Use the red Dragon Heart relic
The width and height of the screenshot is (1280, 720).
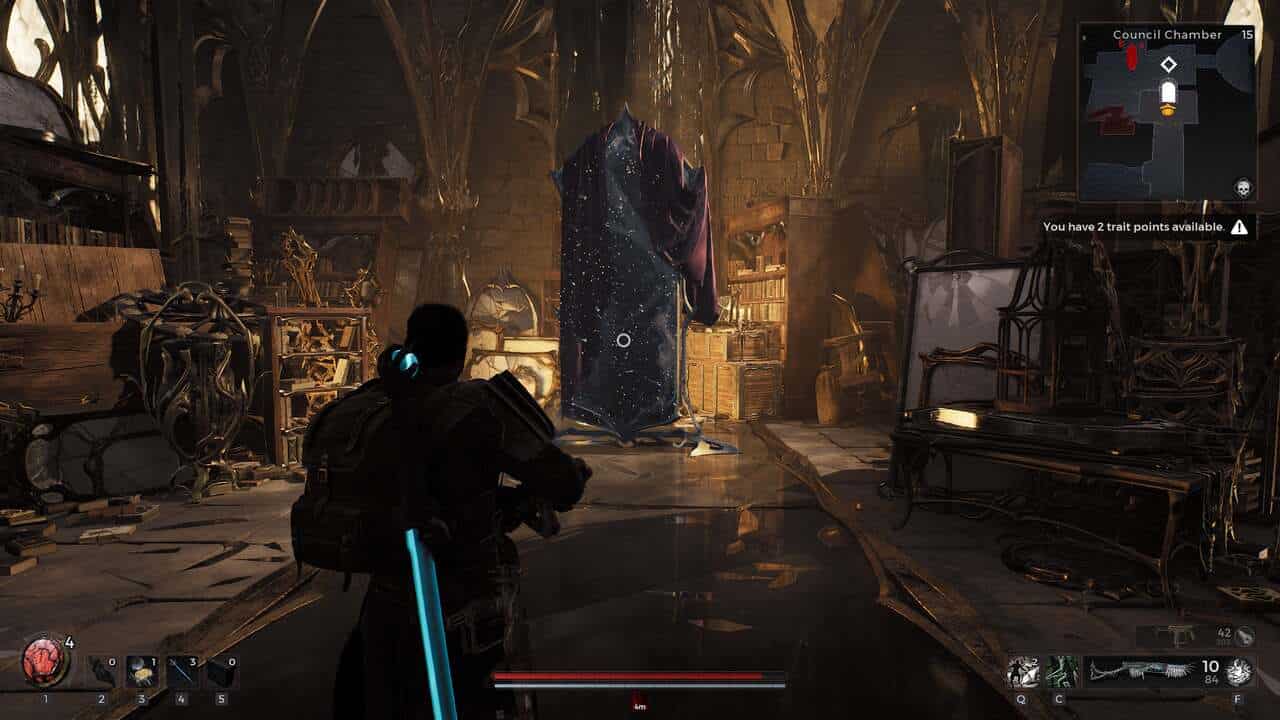coord(45,661)
